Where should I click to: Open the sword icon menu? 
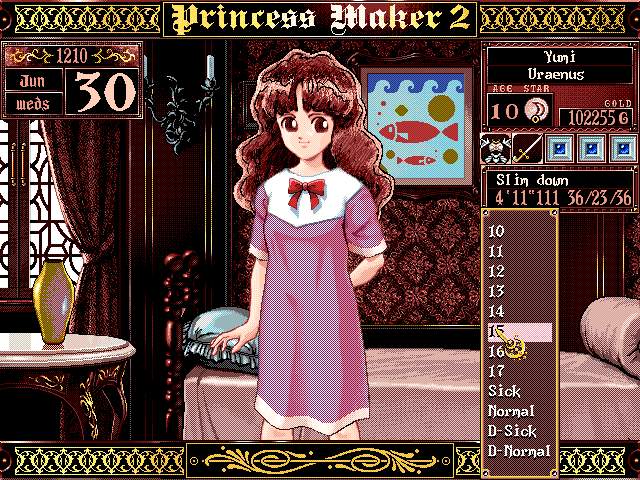pos(528,149)
